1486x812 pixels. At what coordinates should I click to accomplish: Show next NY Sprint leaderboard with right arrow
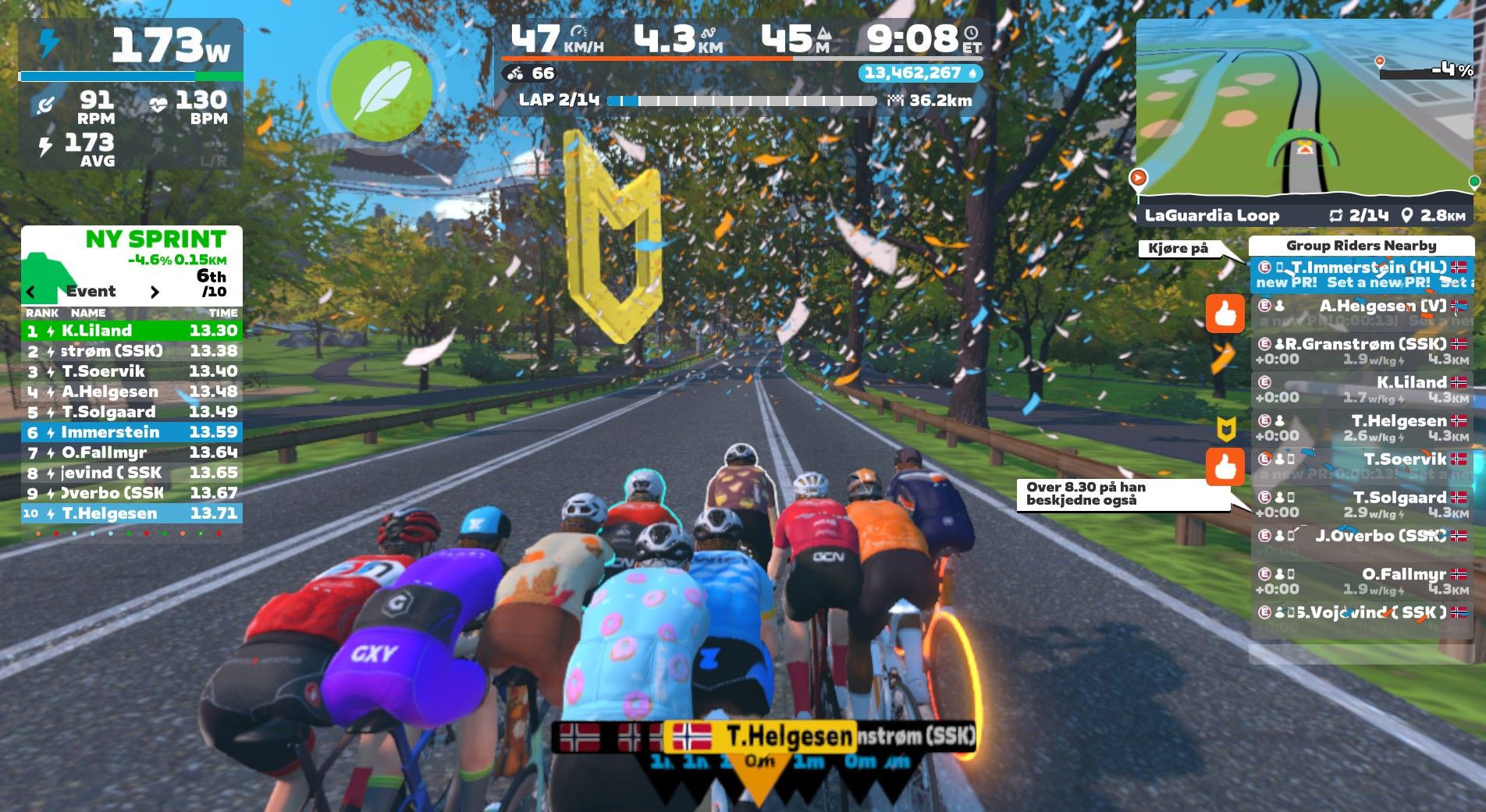click(155, 293)
